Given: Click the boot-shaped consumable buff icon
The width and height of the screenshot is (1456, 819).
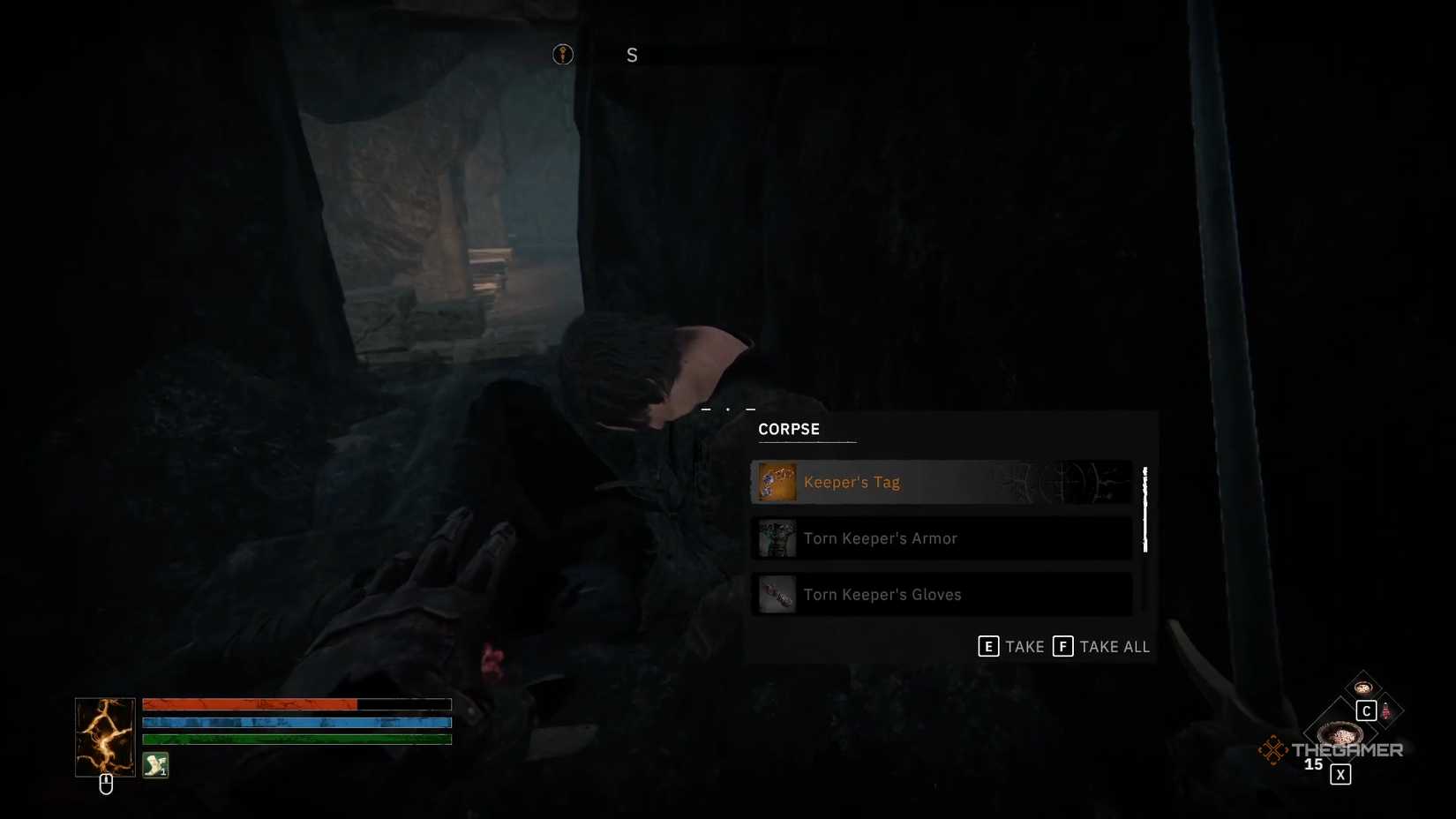Looking at the screenshot, I should point(154,765).
